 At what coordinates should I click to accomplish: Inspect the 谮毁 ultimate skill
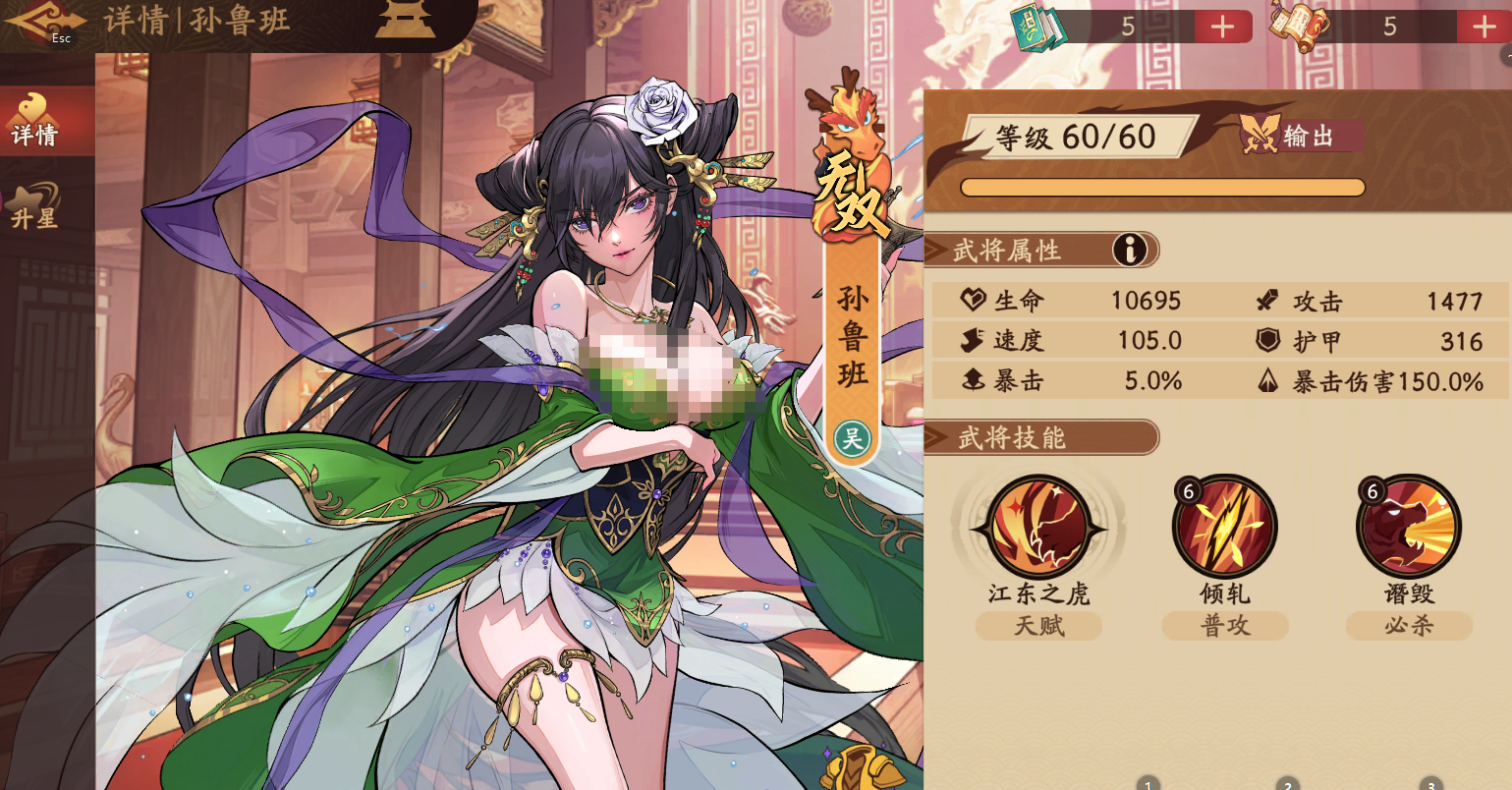(1409, 528)
